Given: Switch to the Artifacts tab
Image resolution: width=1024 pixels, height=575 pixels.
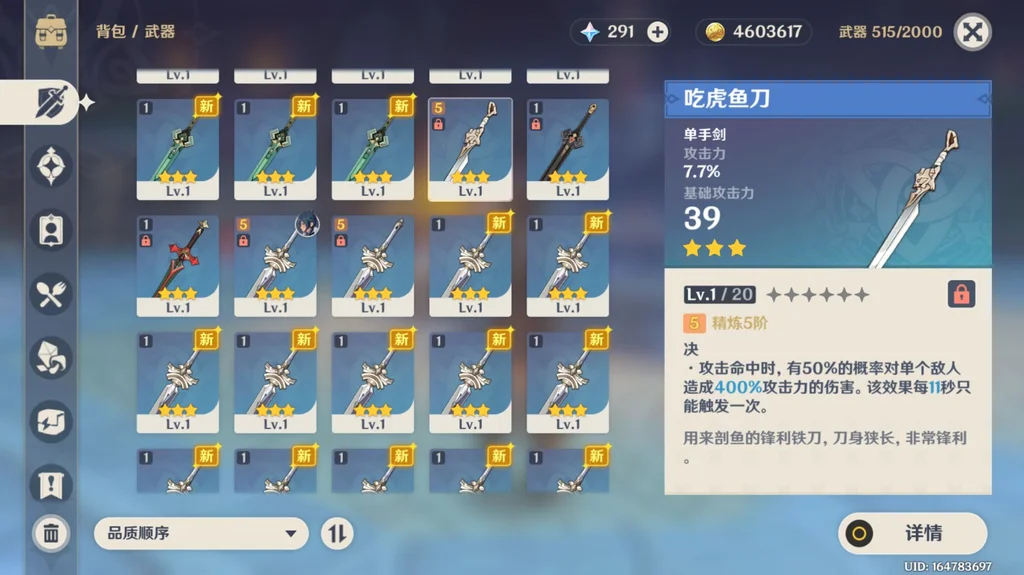Looking at the screenshot, I should click(x=52, y=166).
